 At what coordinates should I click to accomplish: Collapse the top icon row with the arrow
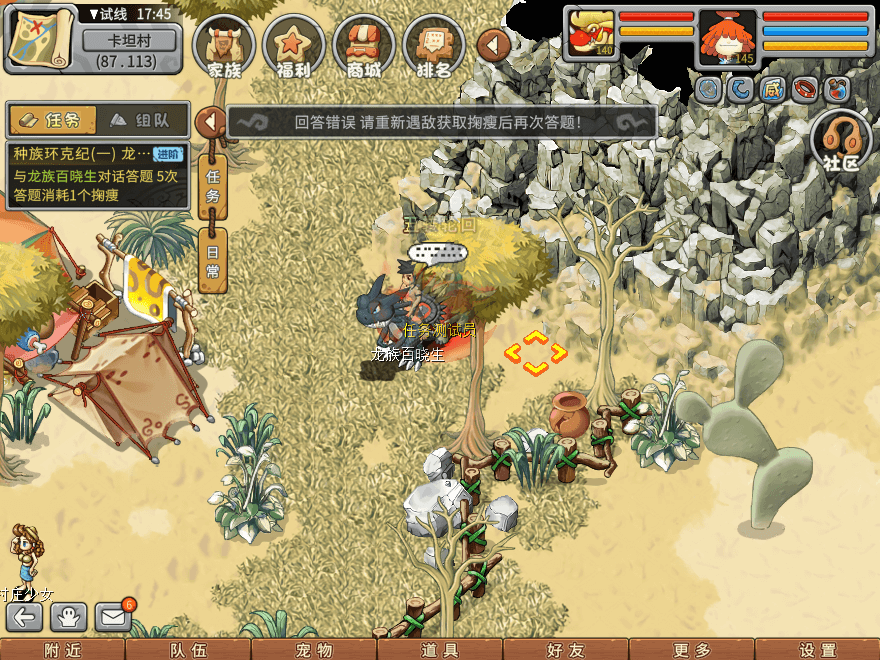coord(494,44)
